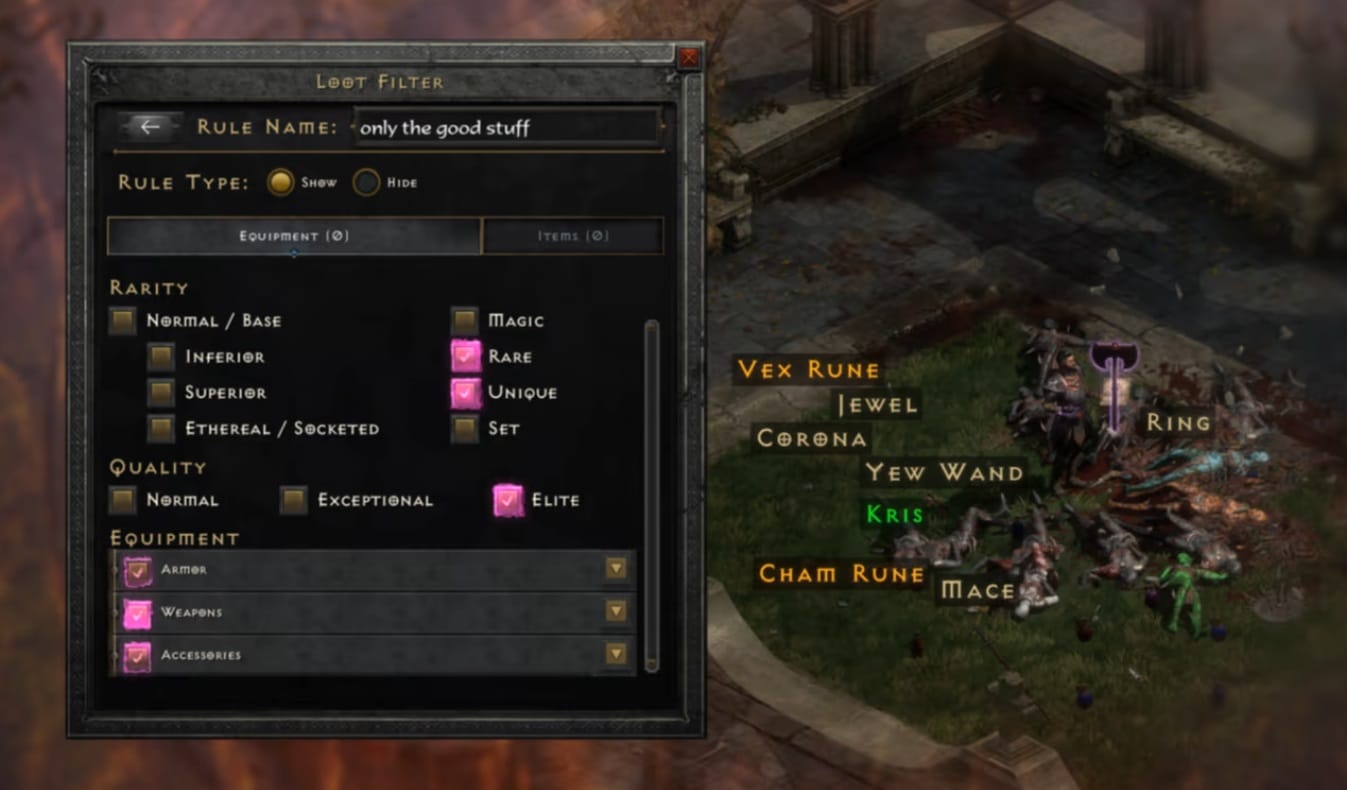Viewport: 1347px width, 790px height.
Task: Expand the Armor equipment dropdown
Action: pos(616,569)
